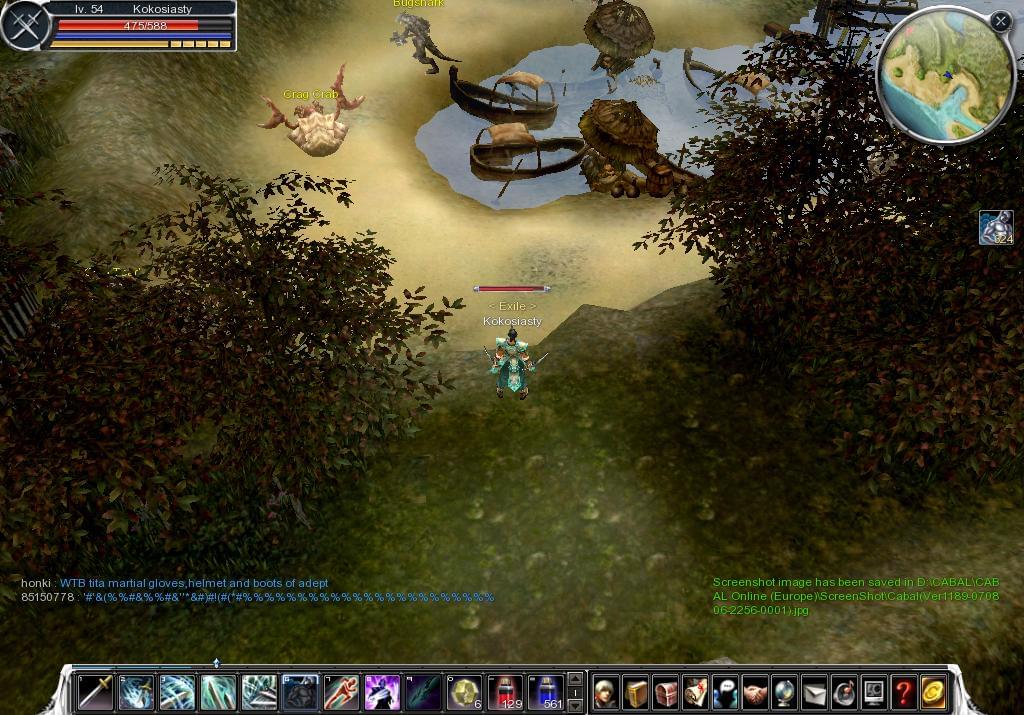Drink the blue MP potion
This screenshot has height=715, width=1024.
546,692
